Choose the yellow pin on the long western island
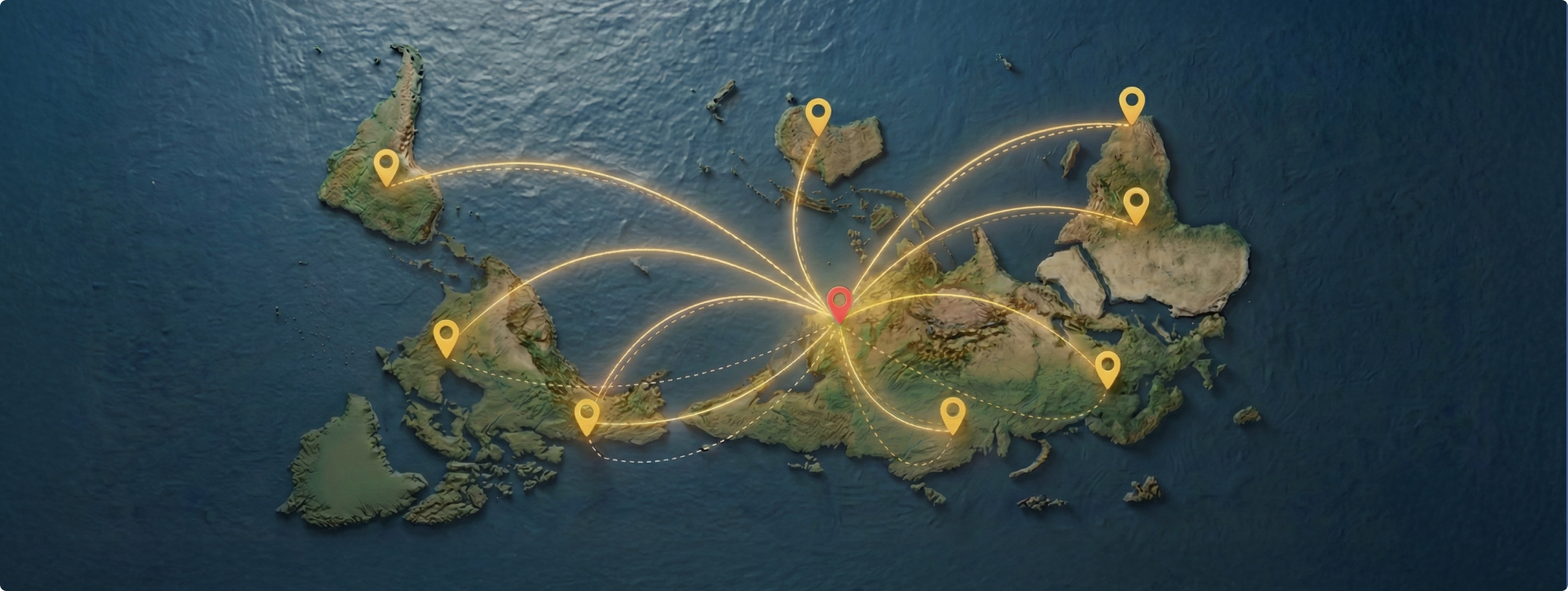This screenshot has height=591, width=1568. tap(386, 166)
